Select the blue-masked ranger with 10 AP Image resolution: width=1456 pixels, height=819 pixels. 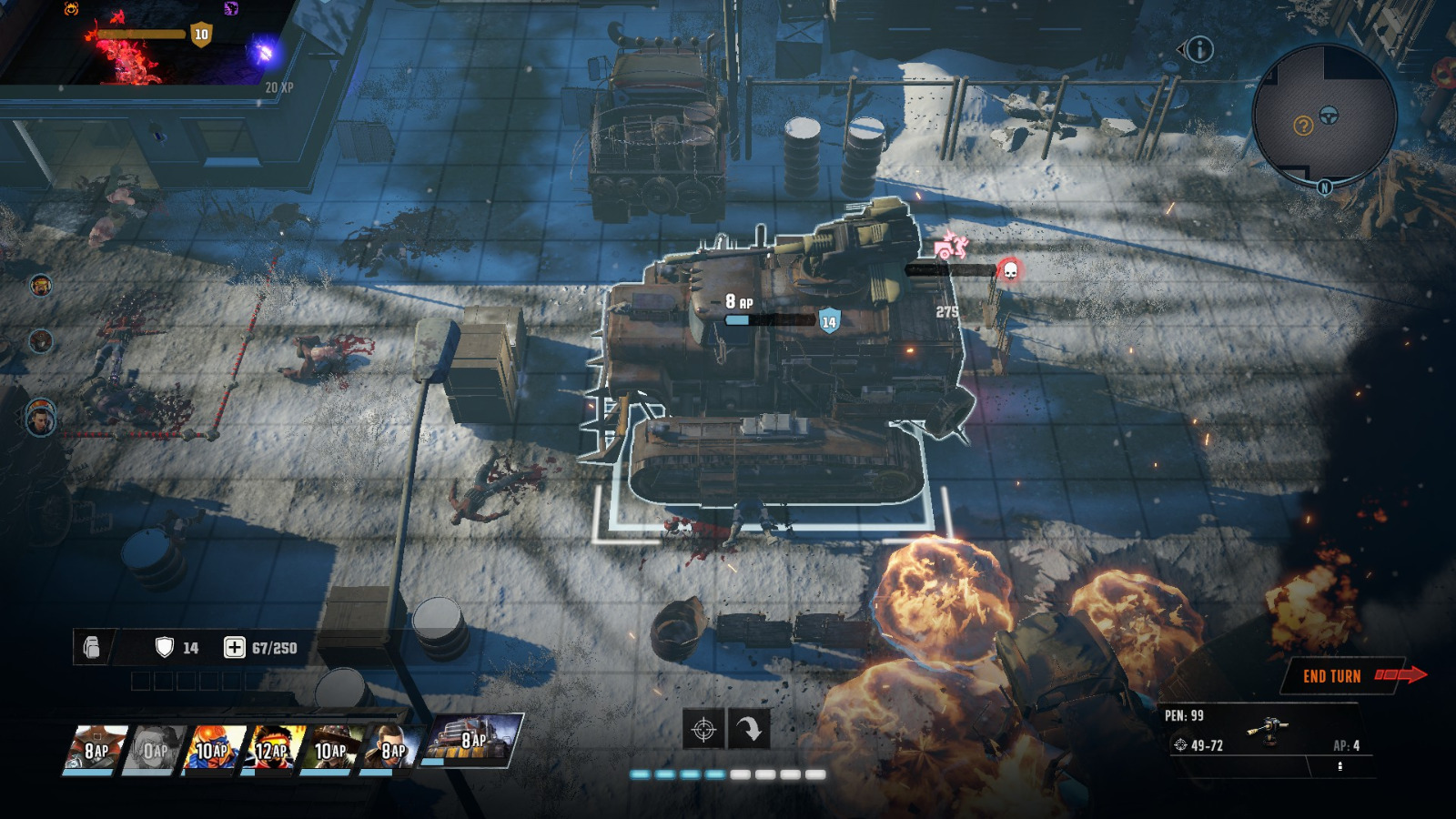(x=213, y=750)
